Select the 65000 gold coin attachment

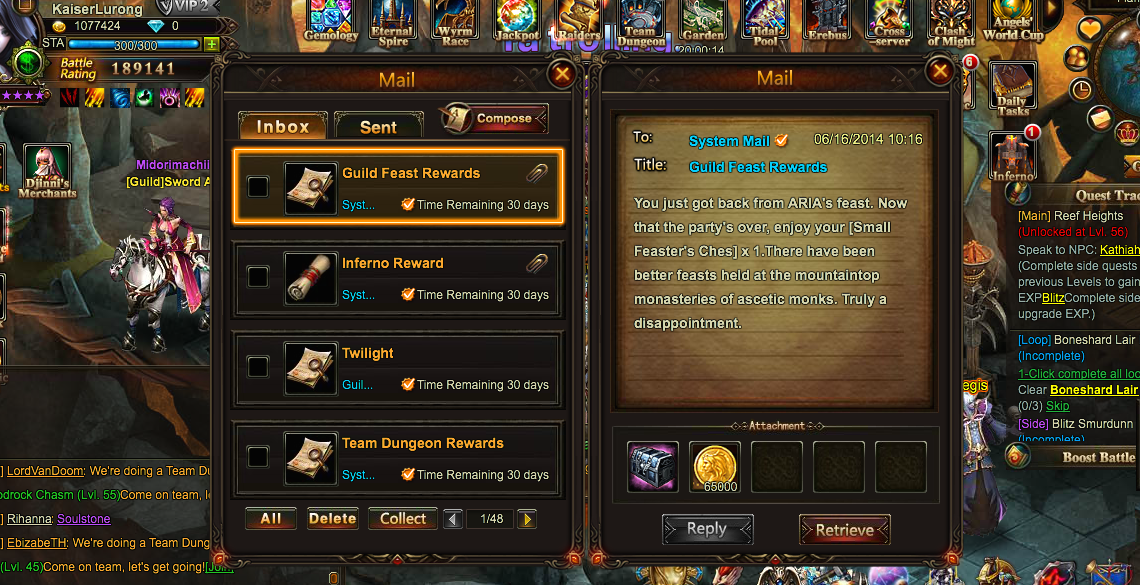[715, 467]
